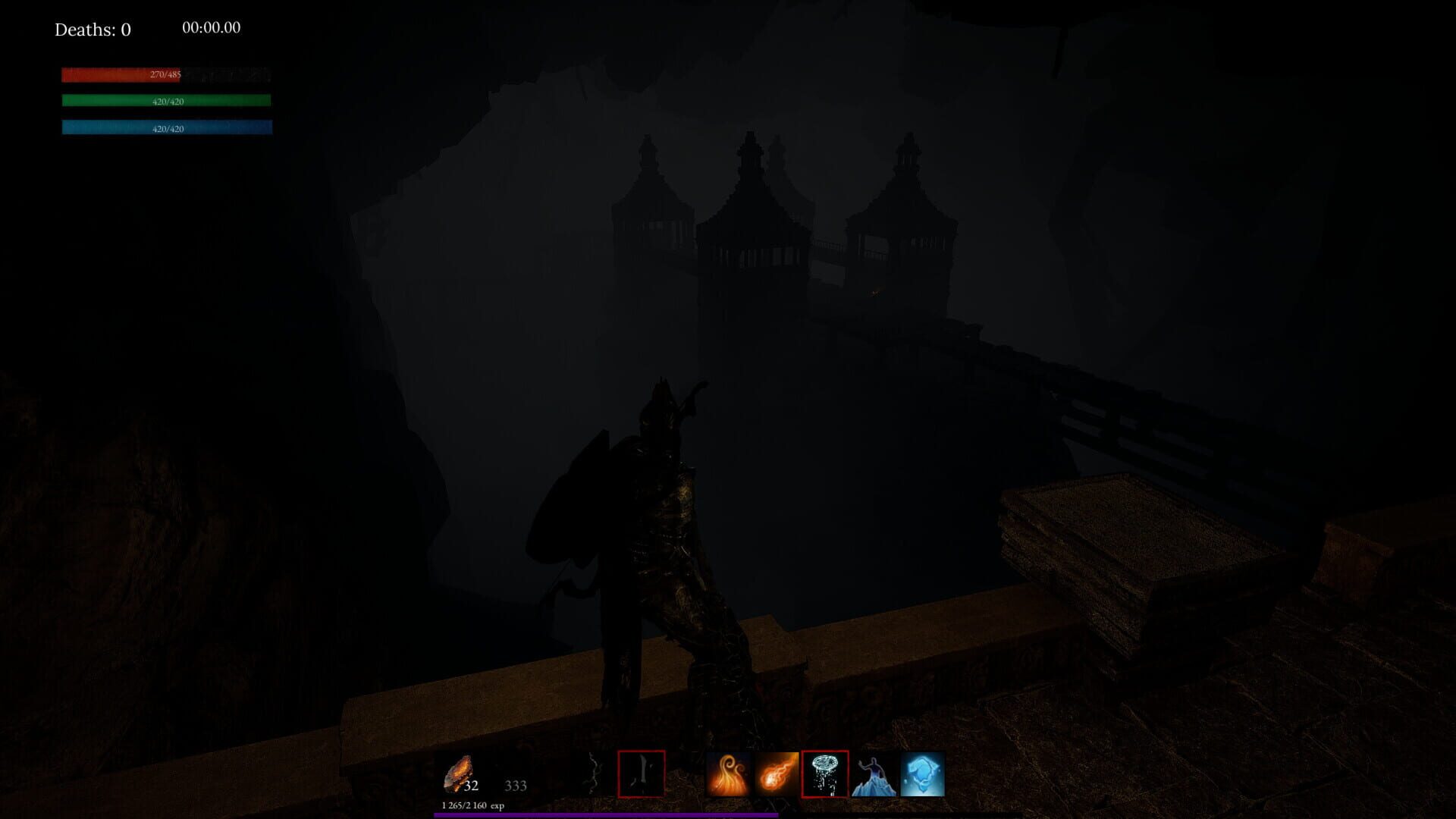1456x819 pixels.
Task: Click the 333 currency amount
Action: [x=516, y=787]
